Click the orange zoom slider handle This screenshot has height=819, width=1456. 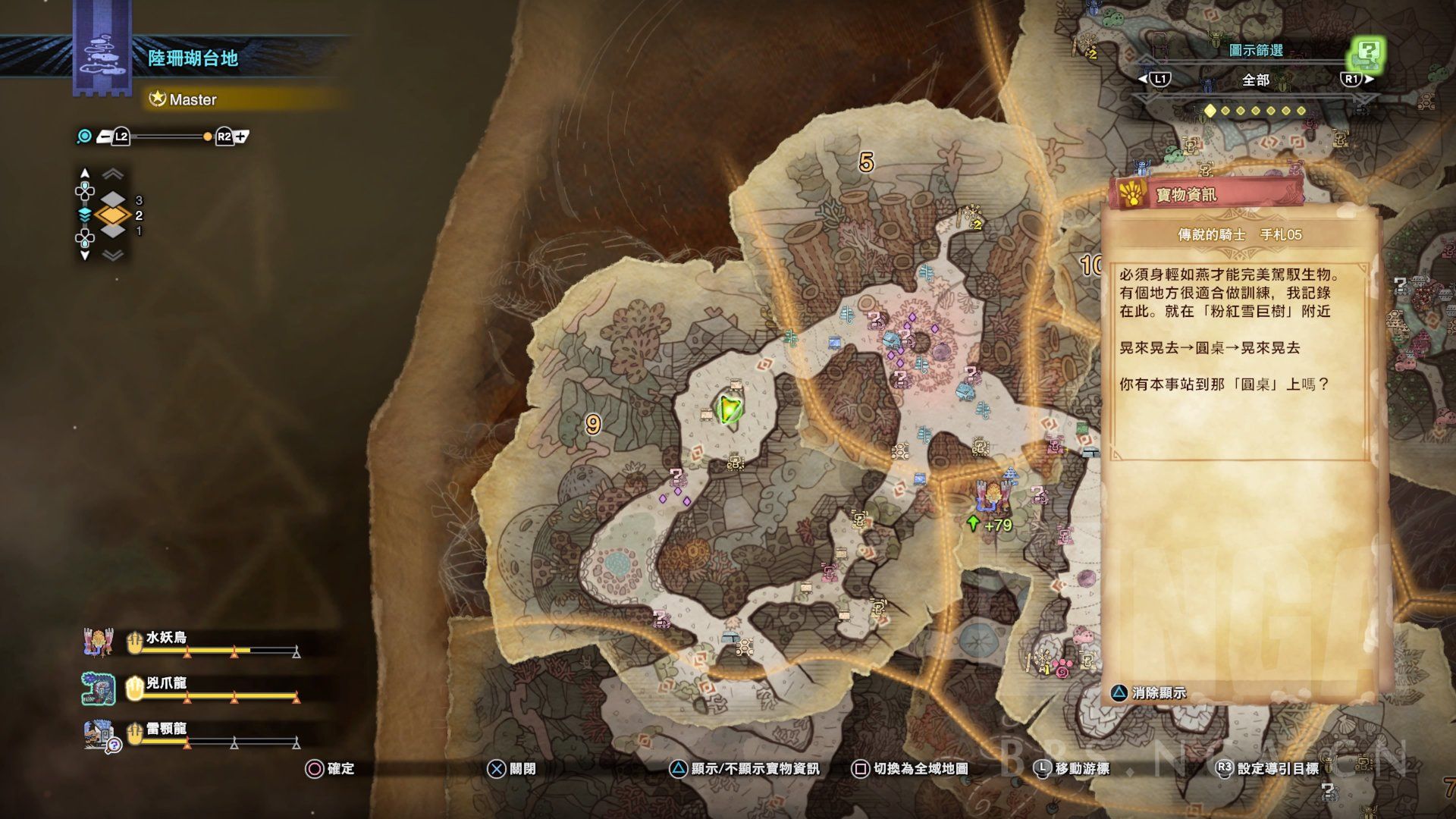208,136
